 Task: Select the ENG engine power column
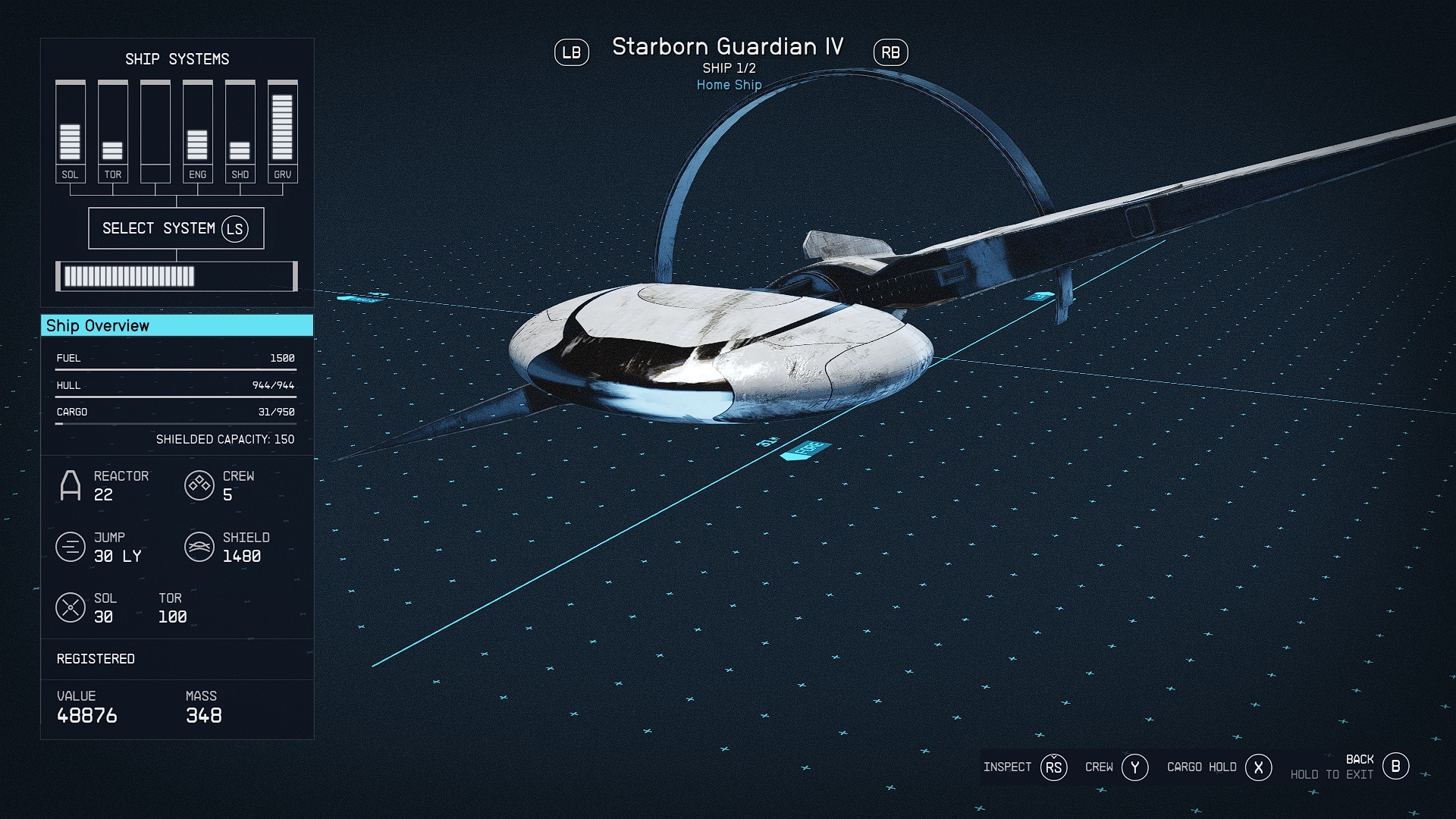(x=197, y=131)
